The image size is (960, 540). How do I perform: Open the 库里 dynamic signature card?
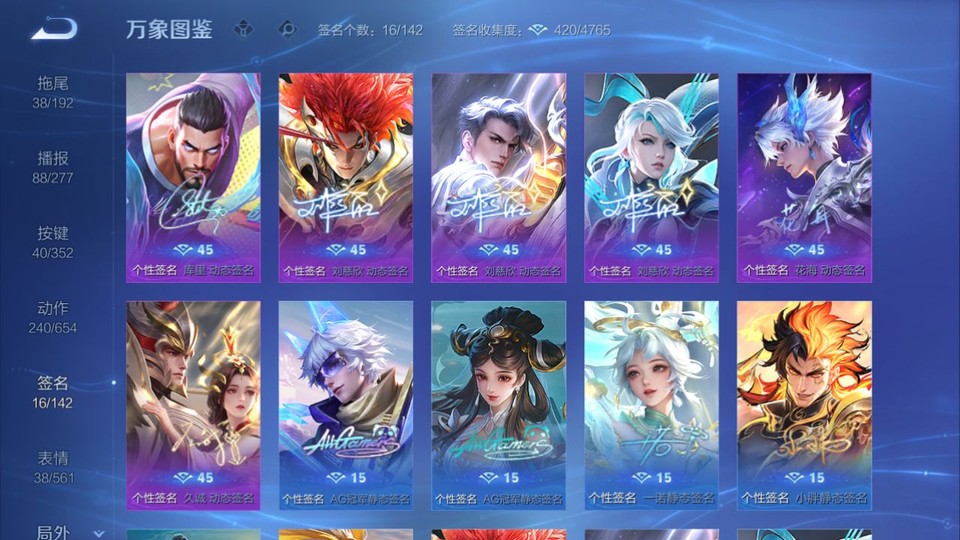coord(193,177)
